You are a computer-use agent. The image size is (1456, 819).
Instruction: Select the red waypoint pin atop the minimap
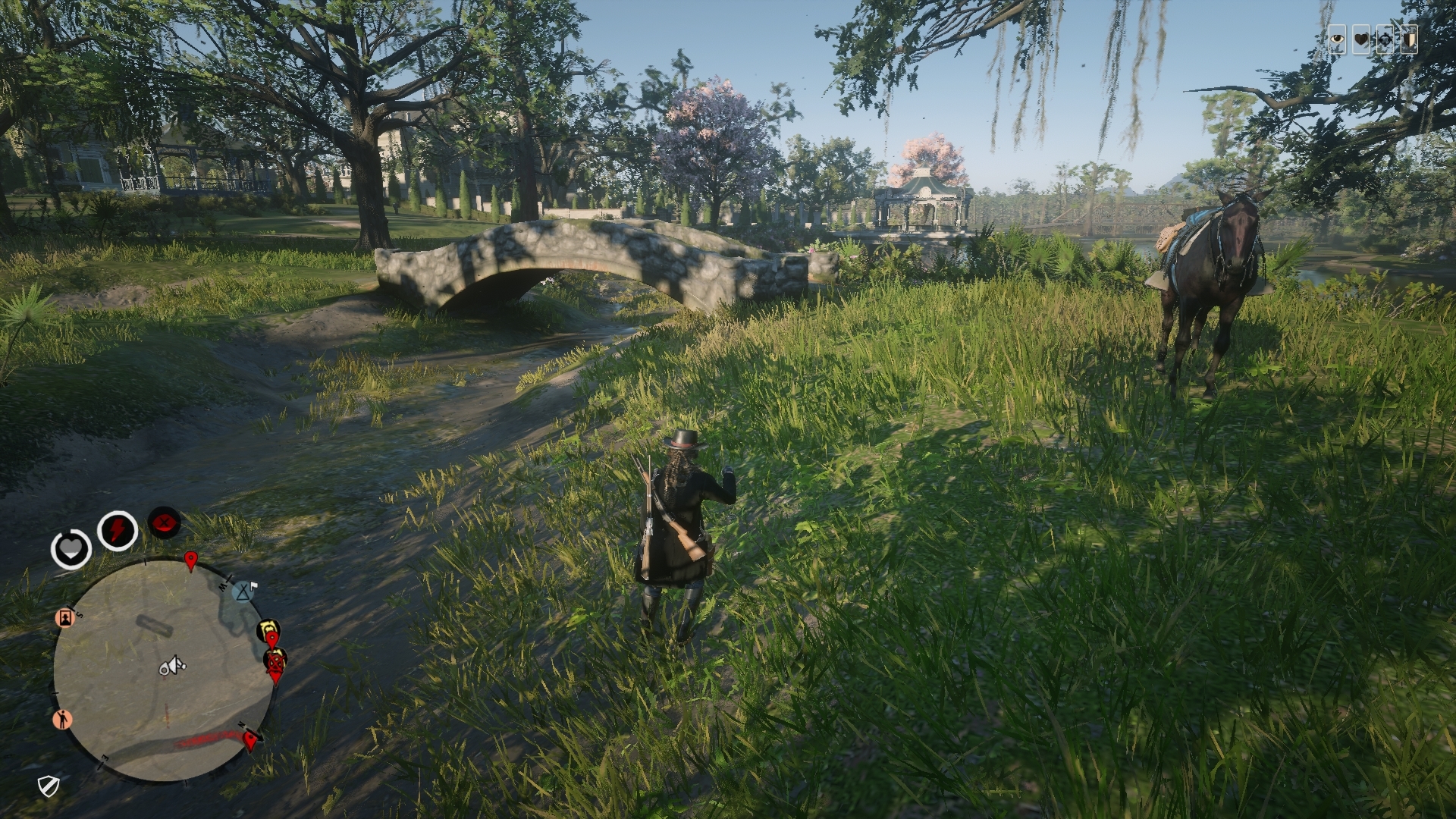click(190, 559)
